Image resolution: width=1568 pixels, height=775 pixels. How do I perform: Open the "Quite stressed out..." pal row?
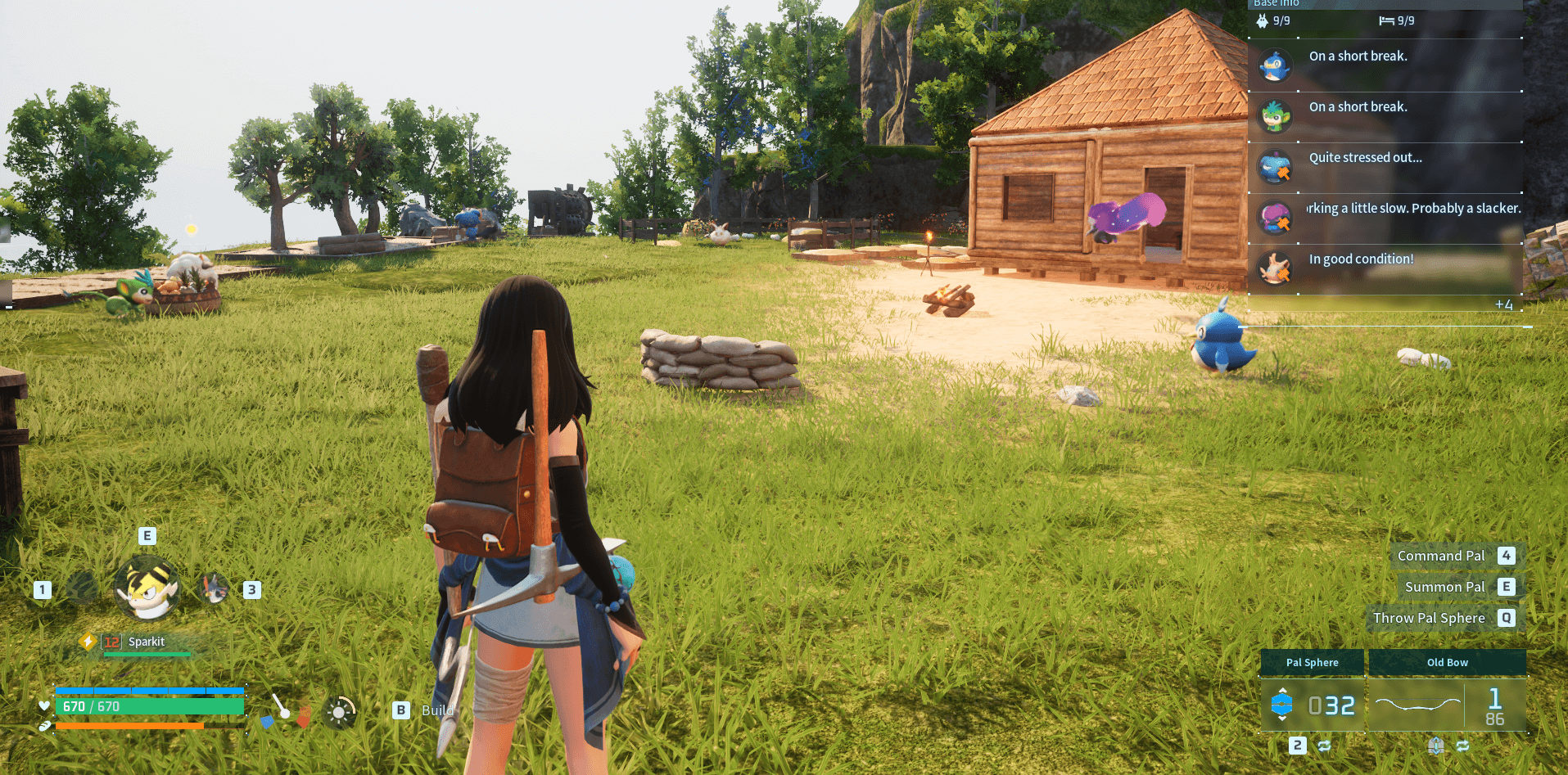click(1385, 167)
